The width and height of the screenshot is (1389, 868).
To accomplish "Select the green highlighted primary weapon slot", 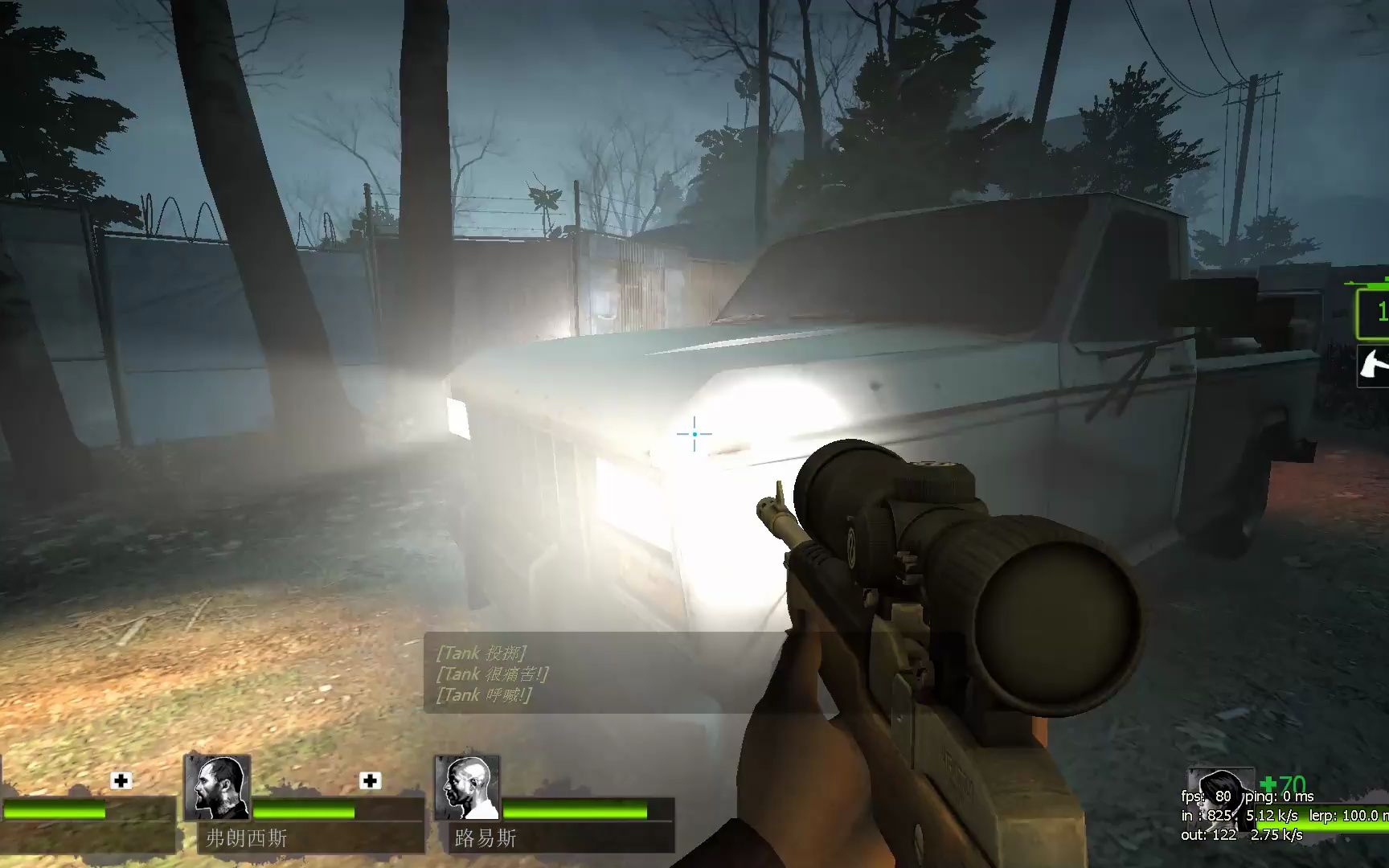I will tap(1374, 312).
